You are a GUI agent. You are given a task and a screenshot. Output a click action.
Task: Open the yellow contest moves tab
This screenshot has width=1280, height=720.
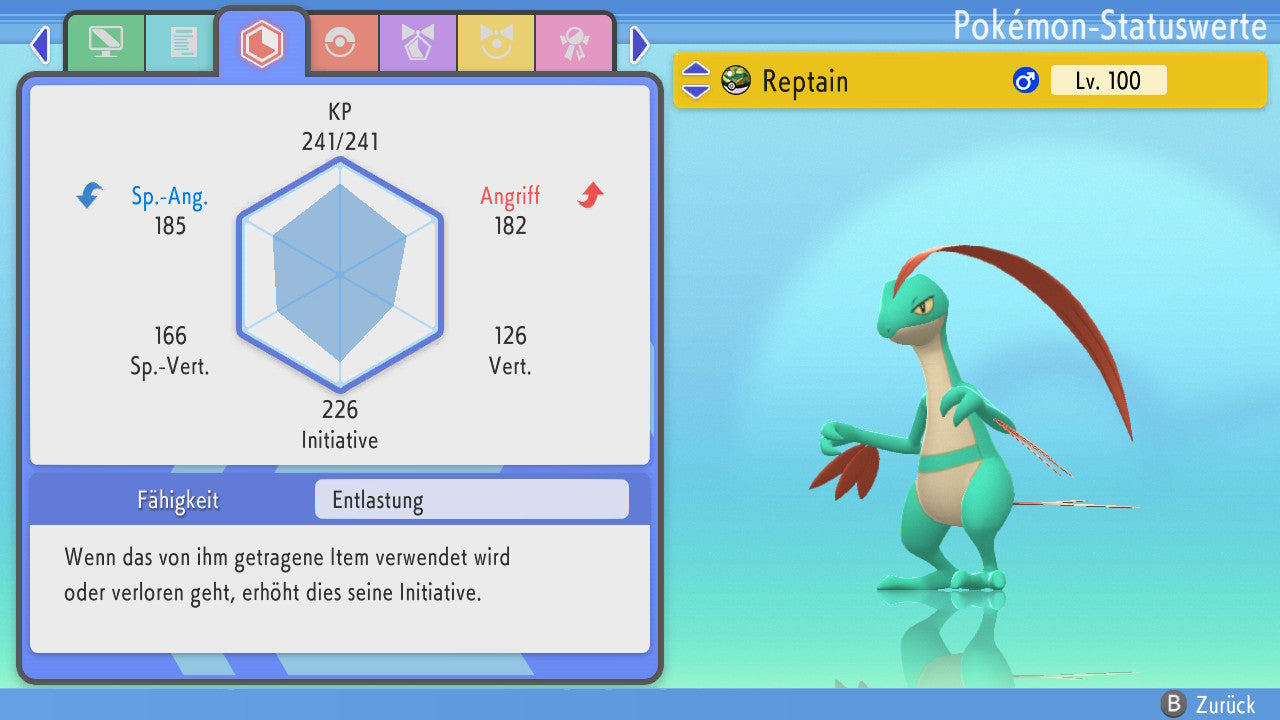tap(496, 43)
